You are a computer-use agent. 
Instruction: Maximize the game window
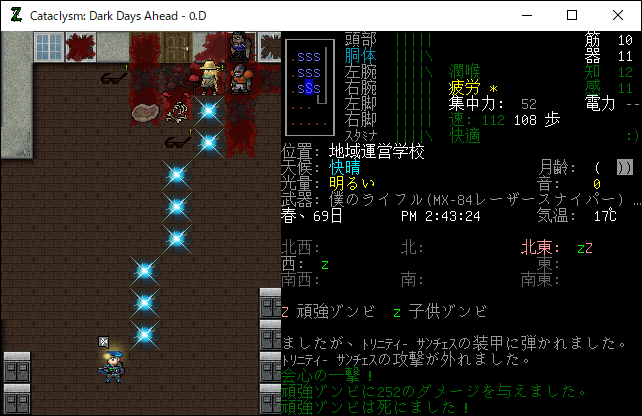tap(572, 15)
